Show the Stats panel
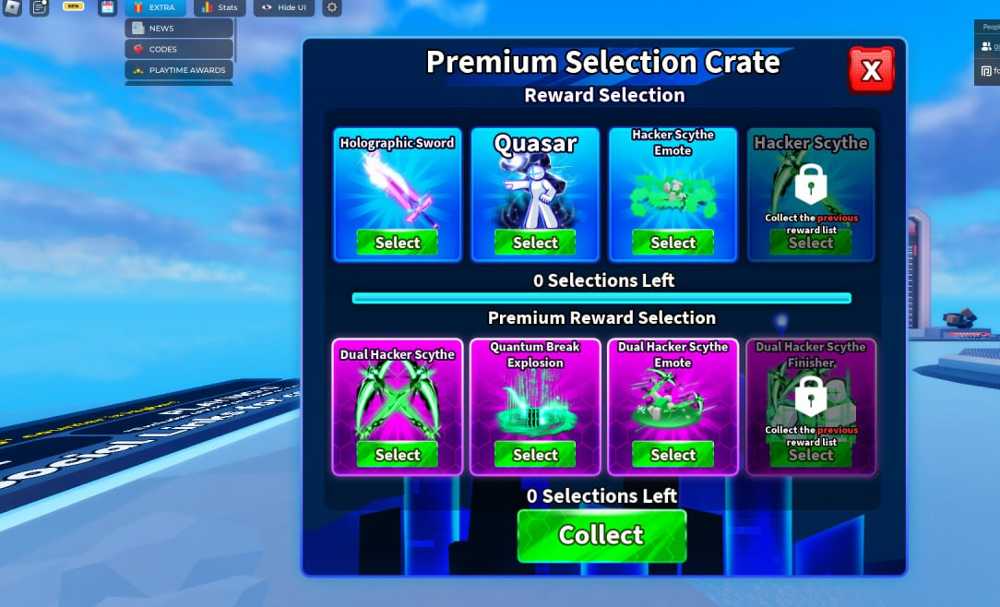Image resolution: width=1000 pixels, height=607 pixels. (x=219, y=8)
